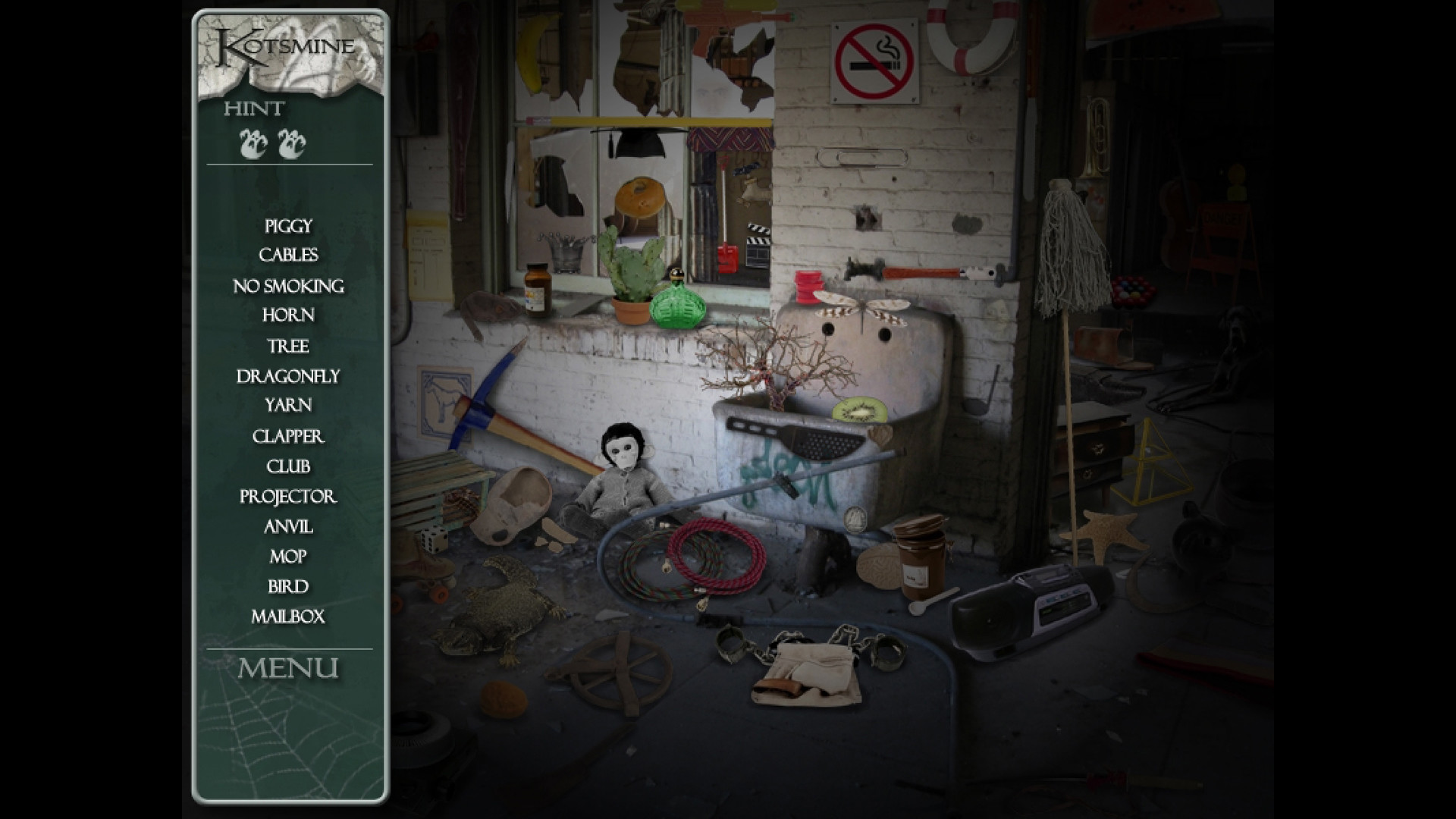Open the HINT feature

(x=253, y=108)
